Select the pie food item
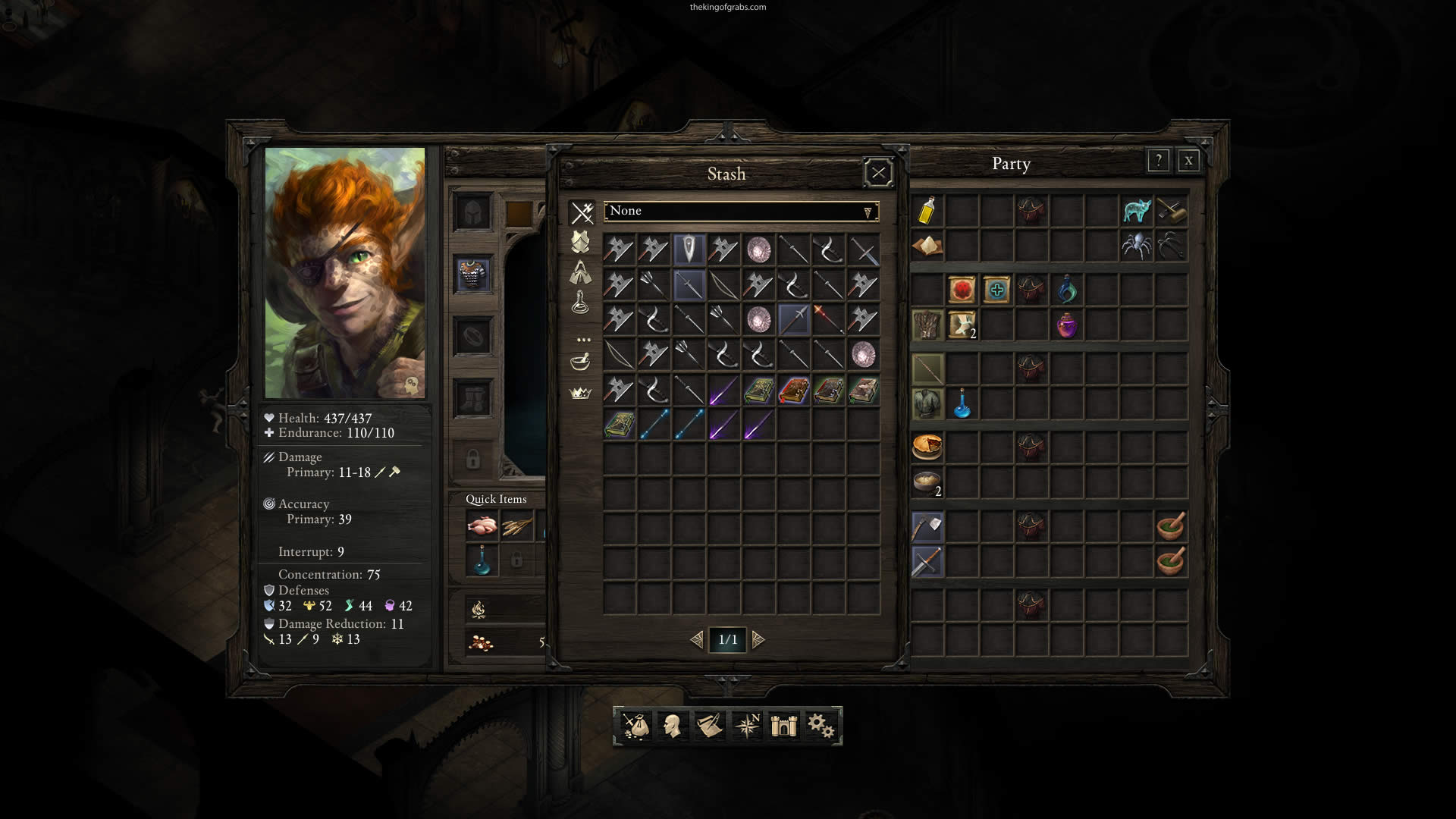Image resolution: width=1456 pixels, height=819 pixels. coord(927,447)
